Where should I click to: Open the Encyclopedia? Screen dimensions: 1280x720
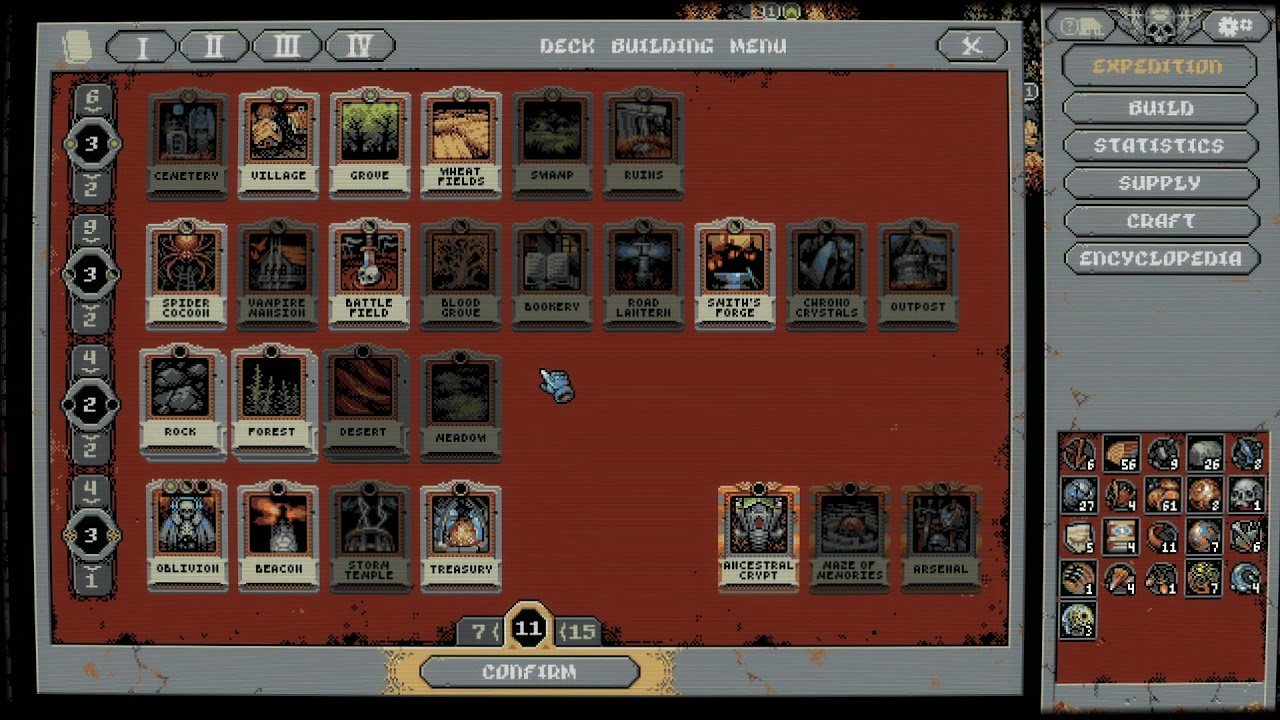pyautogui.click(x=1159, y=259)
